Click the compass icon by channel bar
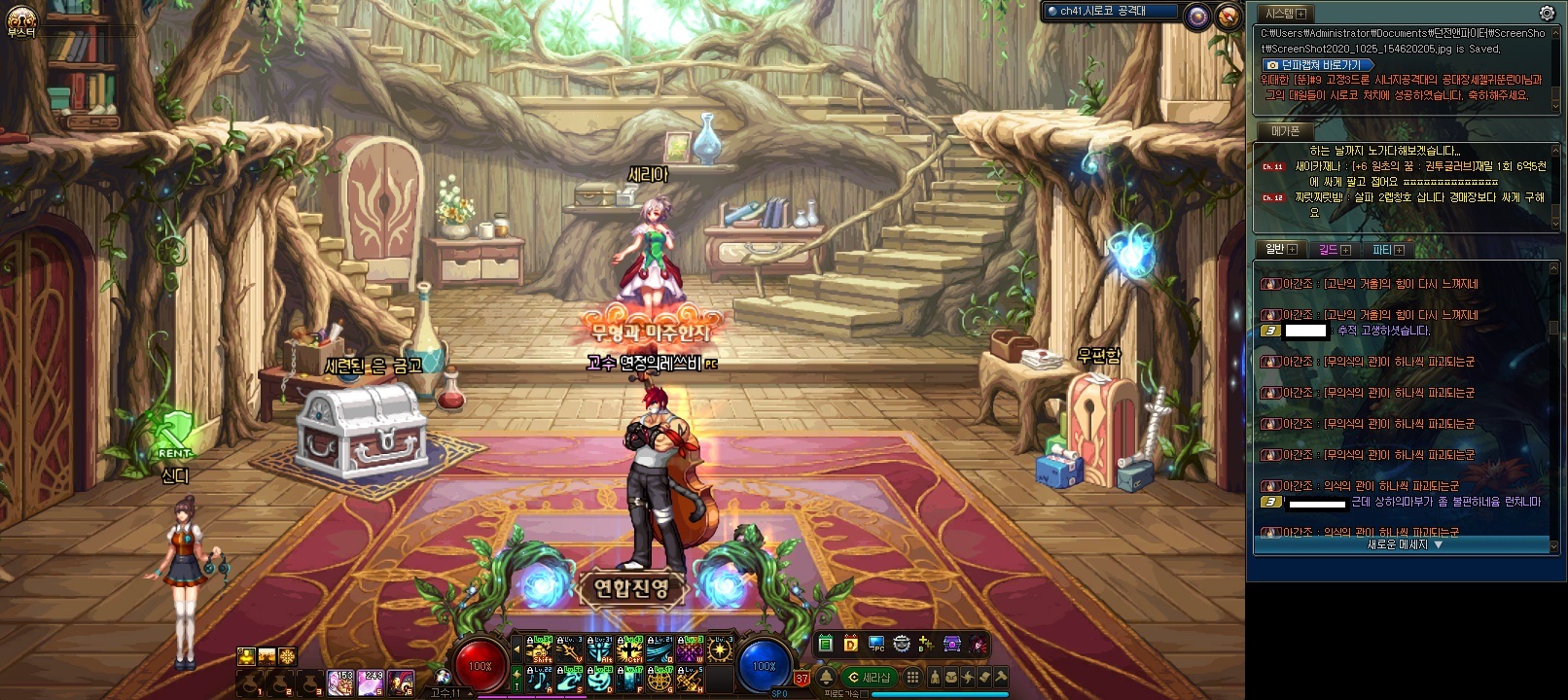The height and width of the screenshot is (700, 1568). (x=1229, y=16)
